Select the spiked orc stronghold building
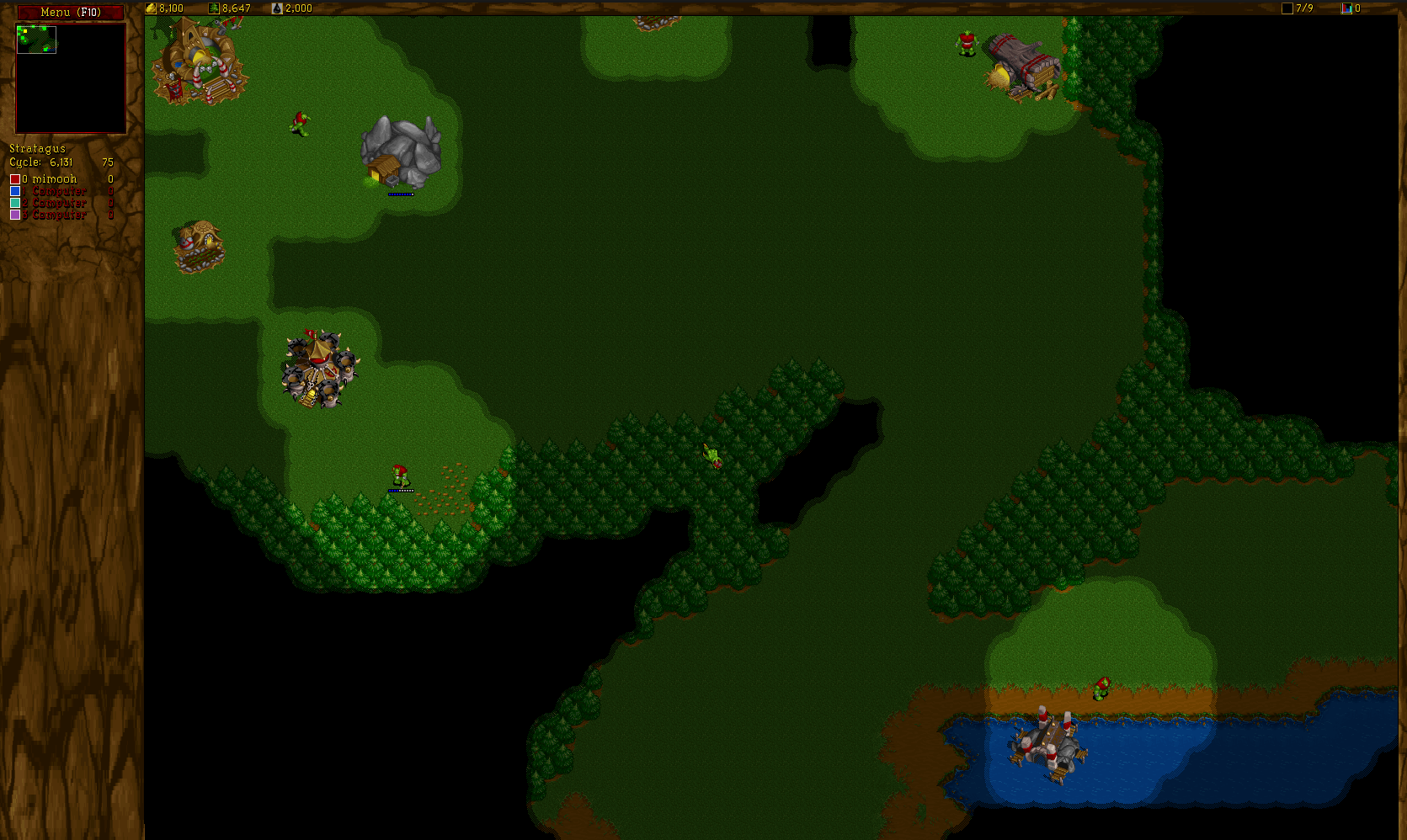 tap(318, 370)
